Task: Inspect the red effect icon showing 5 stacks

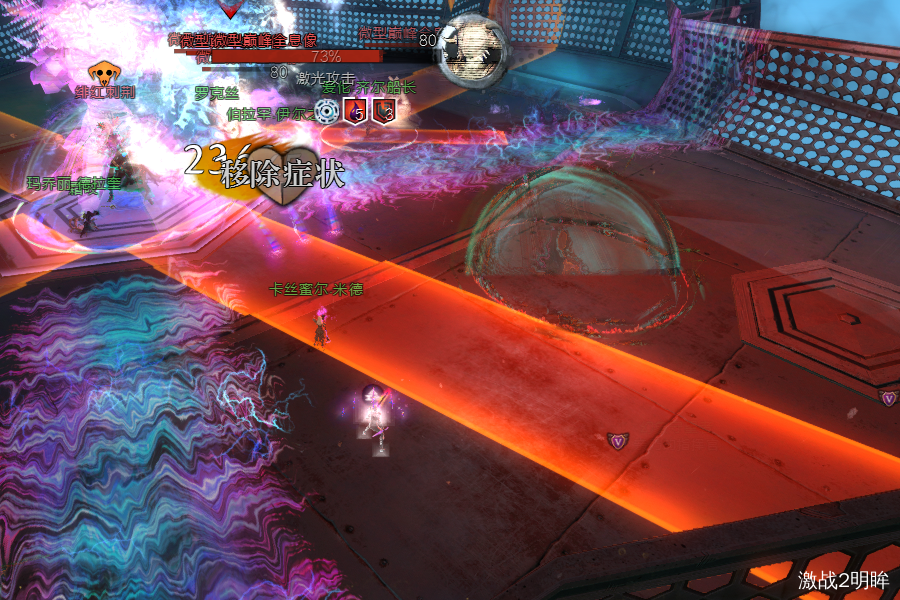Action: (355, 111)
